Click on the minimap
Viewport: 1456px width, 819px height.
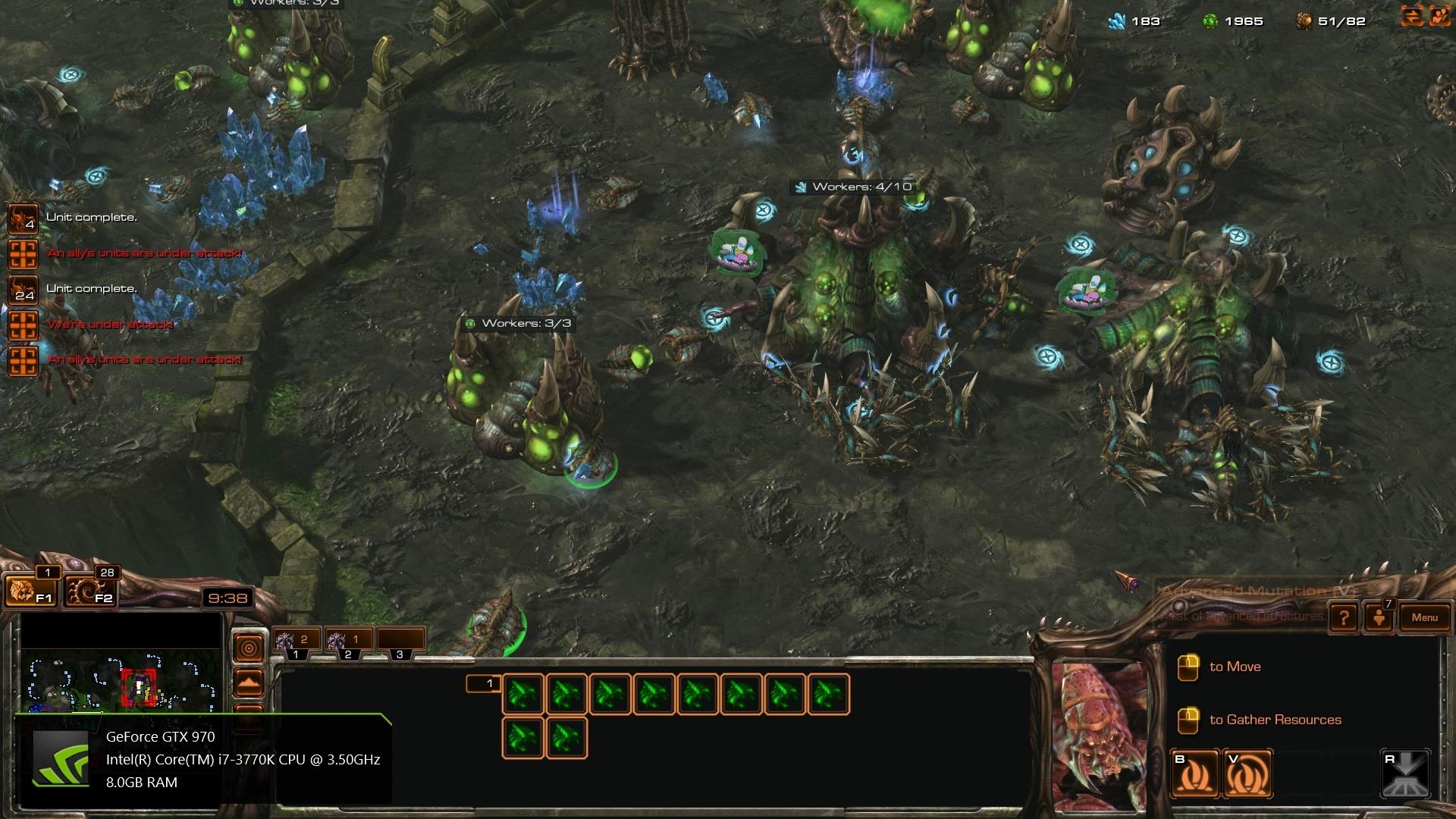121,681
